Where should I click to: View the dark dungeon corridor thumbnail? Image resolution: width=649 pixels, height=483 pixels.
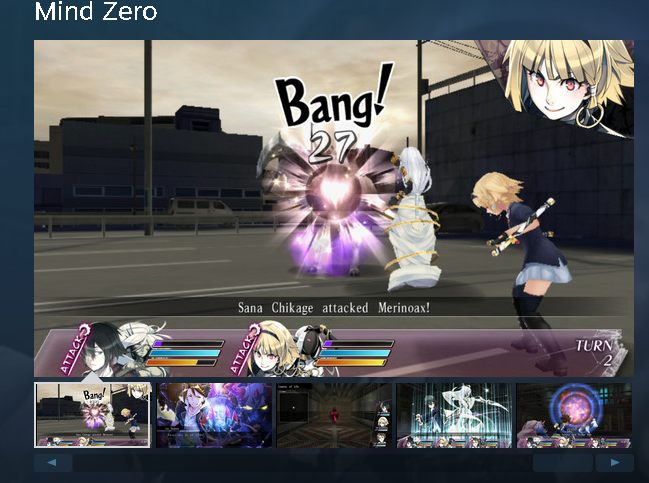(334, 414)
